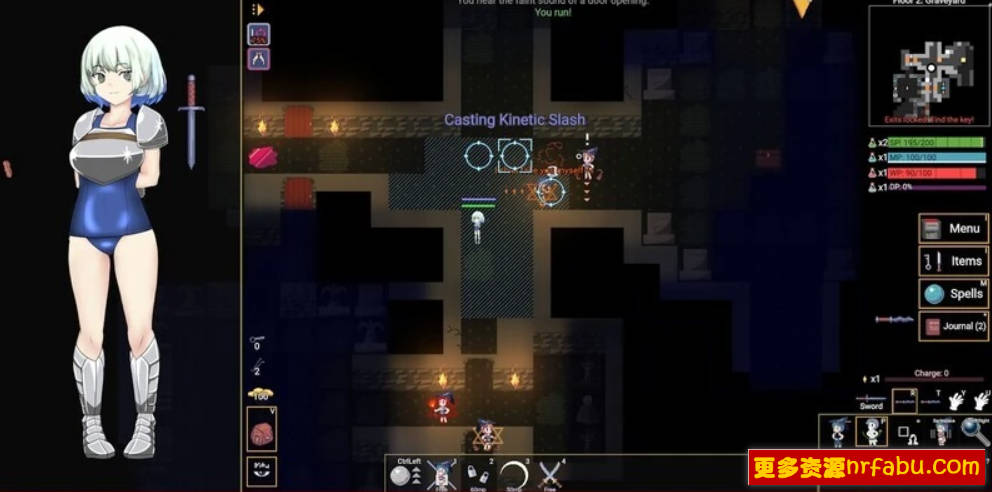The image size is (992, 492).
Task: Click the magnifying glass inspect icon
Action: click(x=974, y=431)
